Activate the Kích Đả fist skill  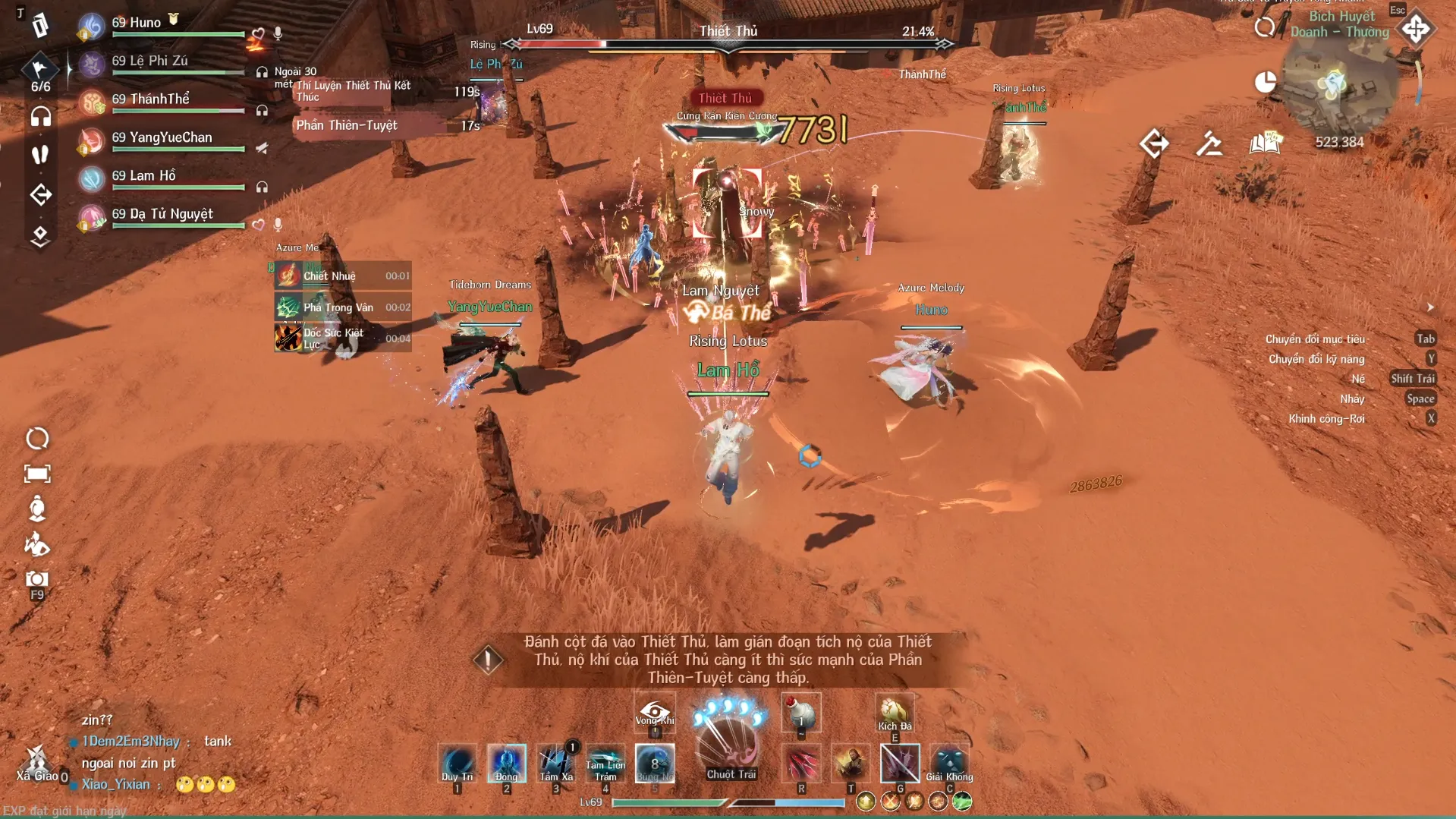click(x=894, y=712)
